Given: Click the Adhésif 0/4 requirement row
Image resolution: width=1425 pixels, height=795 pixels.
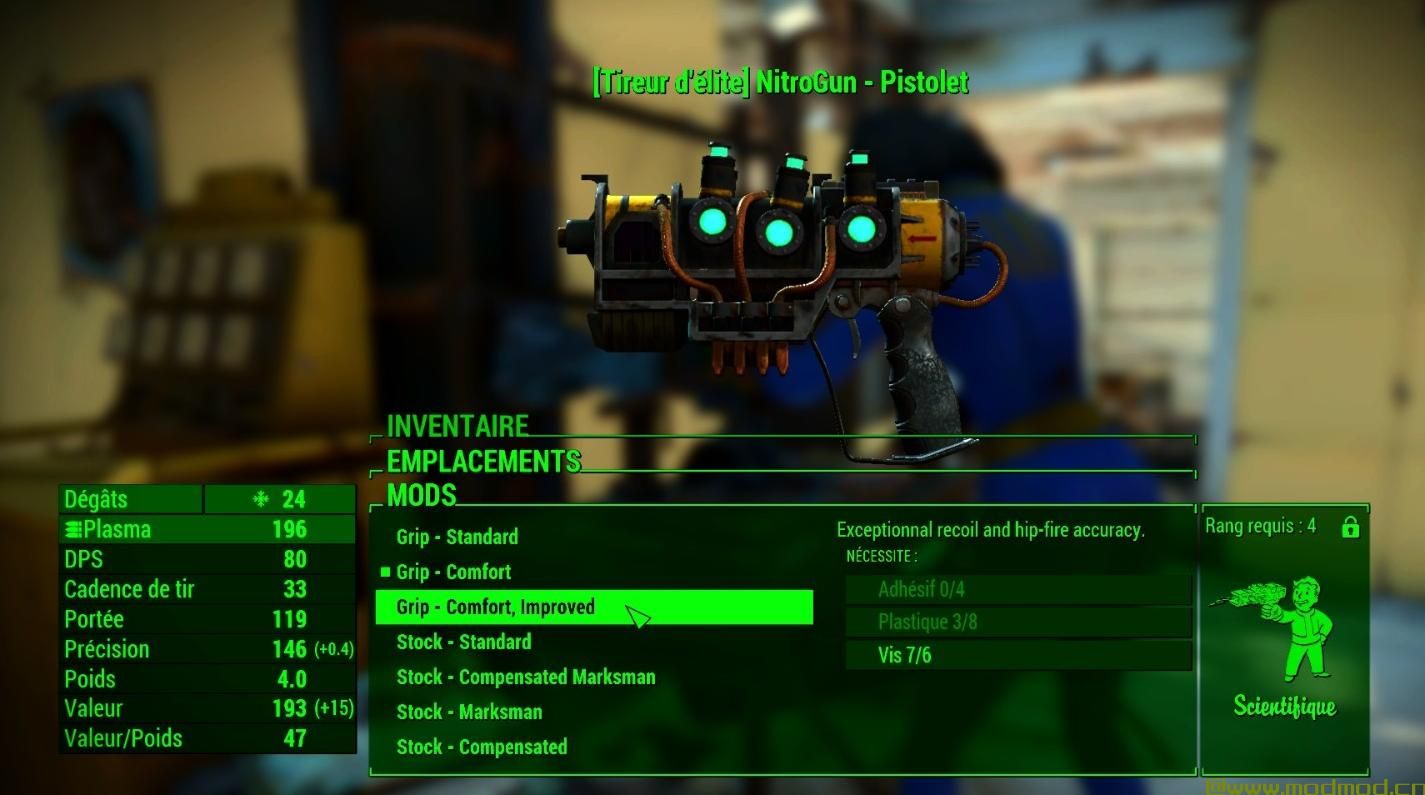Looking at the screenshot, I should click(x=1018, y=589).
